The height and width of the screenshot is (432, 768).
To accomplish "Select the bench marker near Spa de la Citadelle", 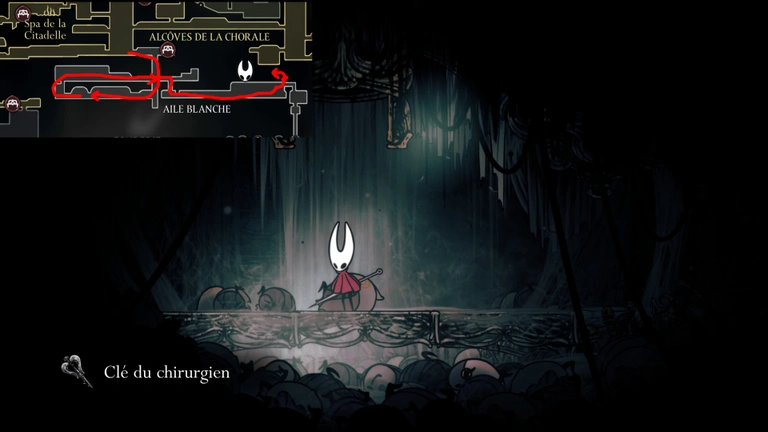I will [x=22, y=14].
